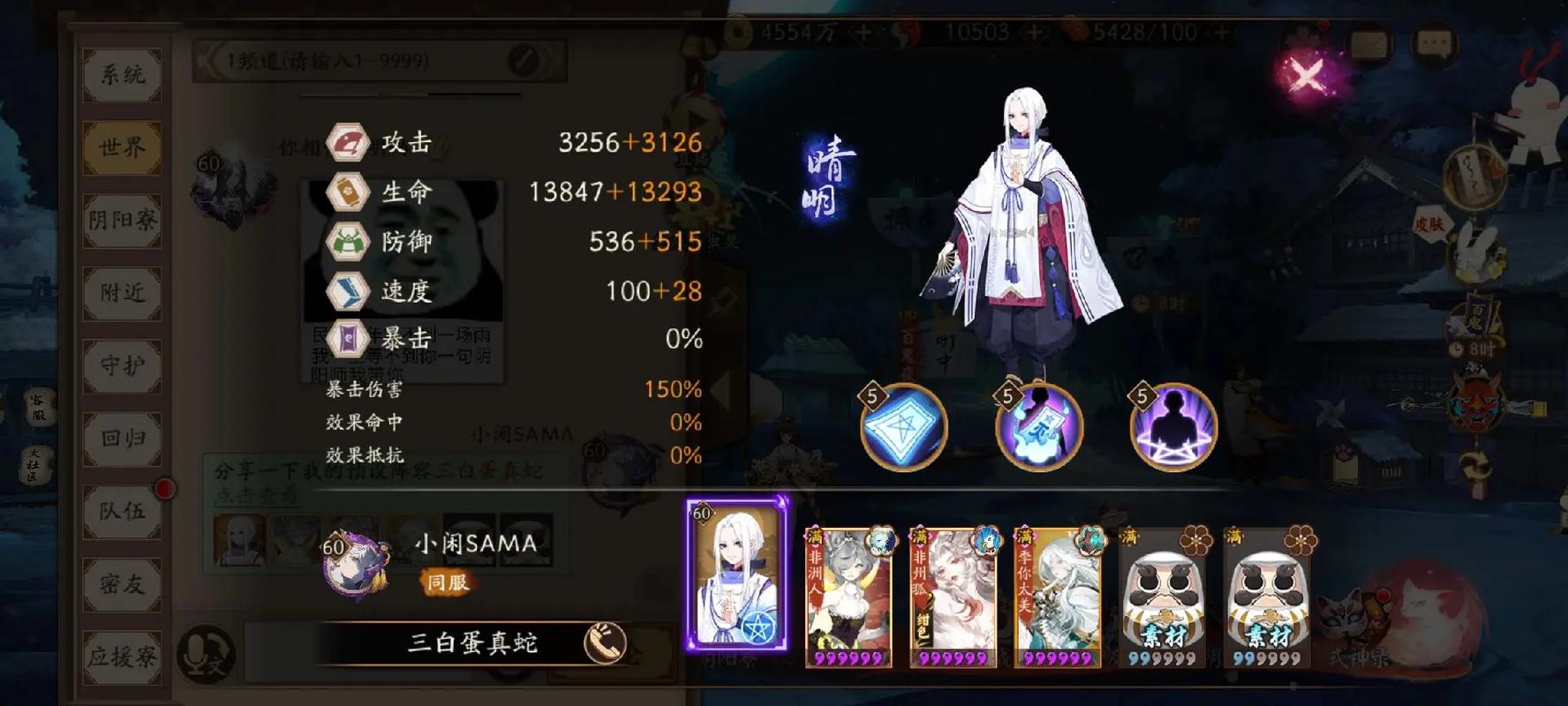Select the 世界 chat tab

click(x=122, y=147)
